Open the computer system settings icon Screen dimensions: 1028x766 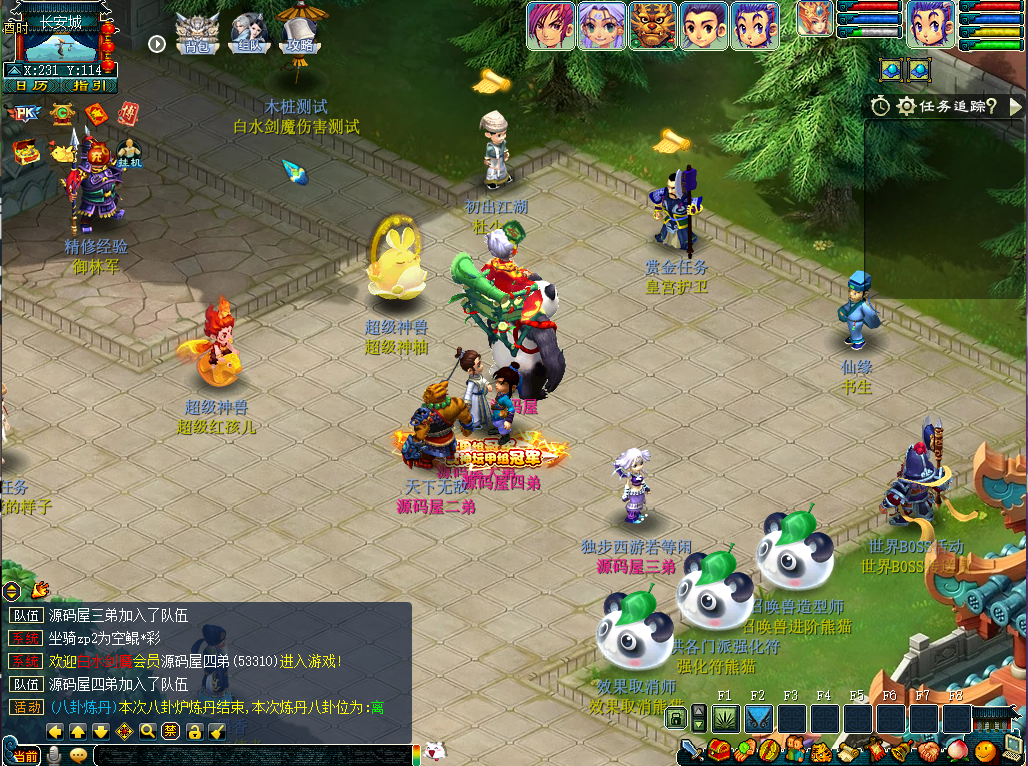point(1014,748)
